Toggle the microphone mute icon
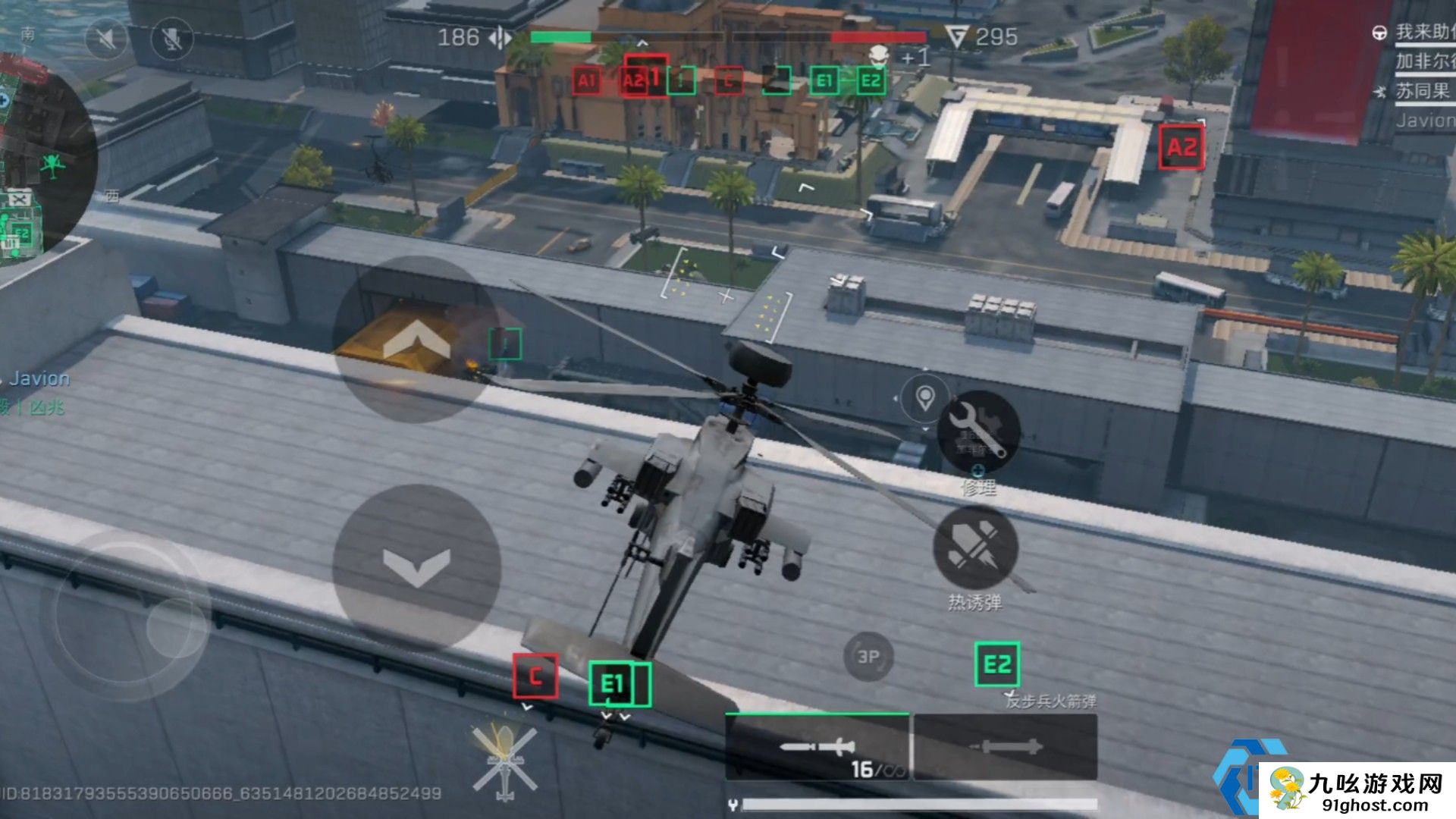The image size is (1456, 819). tap(172, 38)
